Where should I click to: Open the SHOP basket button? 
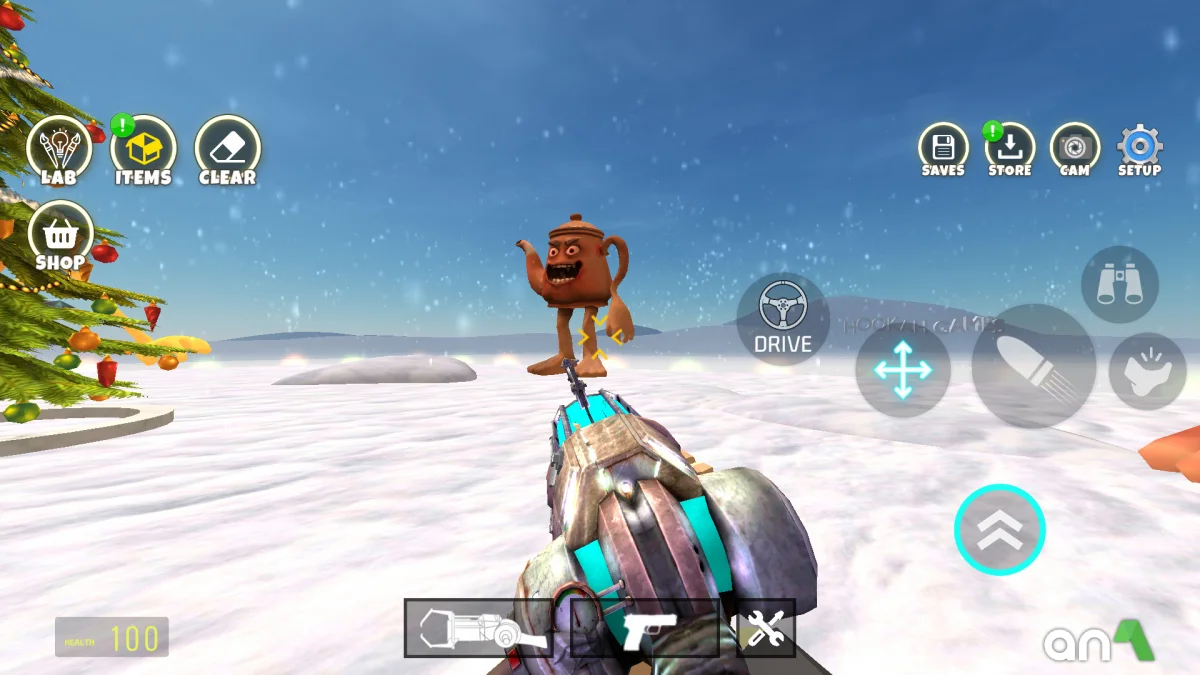tap(60, 236)
